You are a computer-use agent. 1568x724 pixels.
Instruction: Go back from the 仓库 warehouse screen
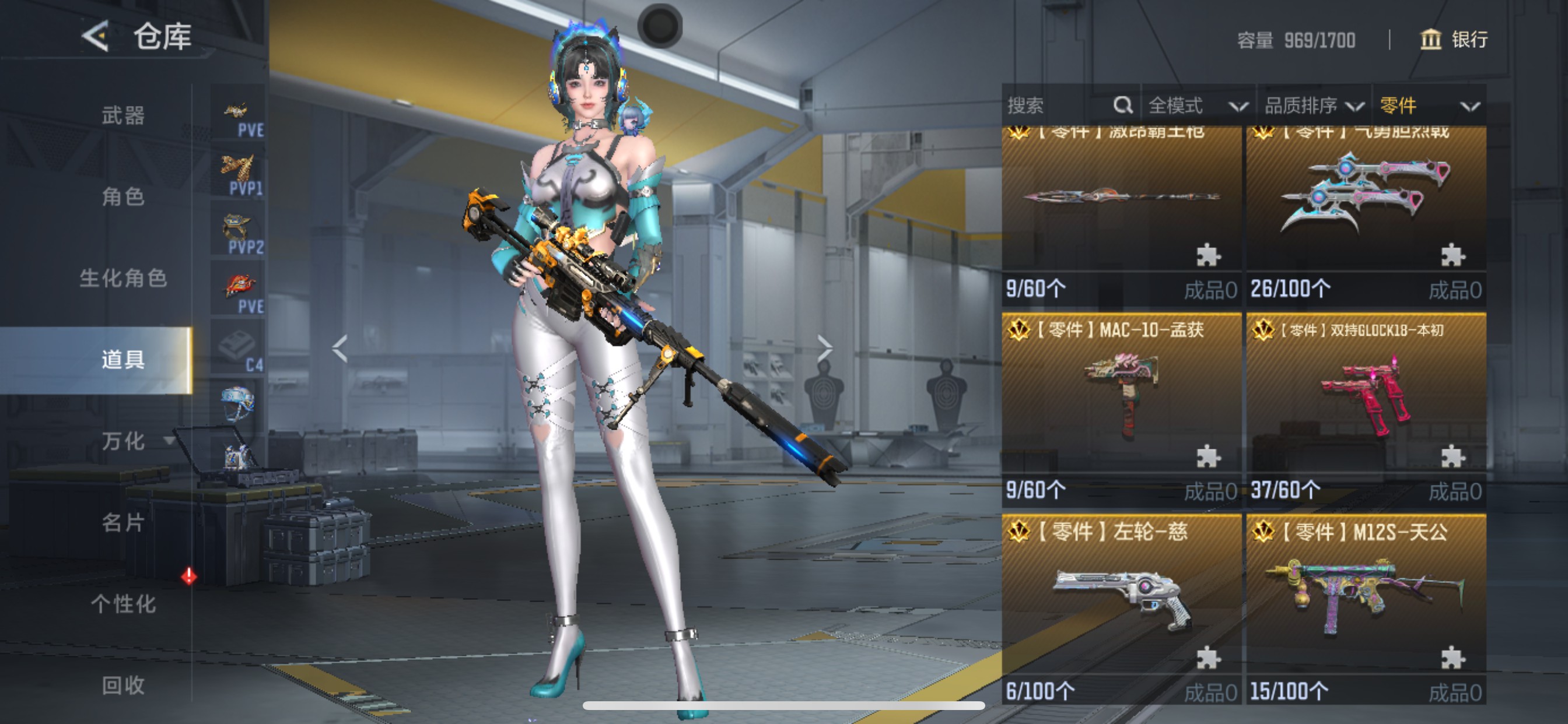(96, 37)
